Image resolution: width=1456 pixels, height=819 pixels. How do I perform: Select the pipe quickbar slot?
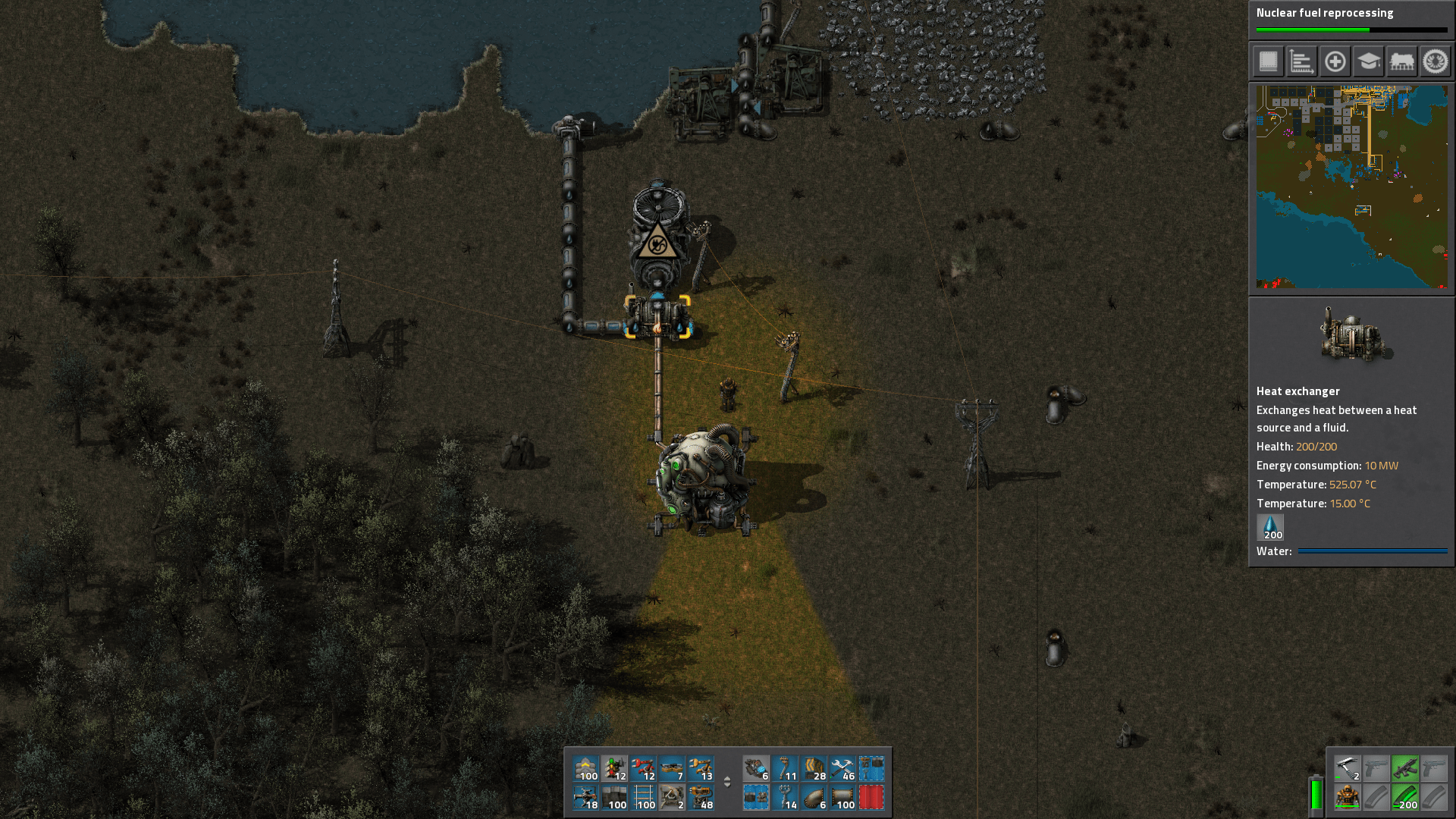[841, 797]
